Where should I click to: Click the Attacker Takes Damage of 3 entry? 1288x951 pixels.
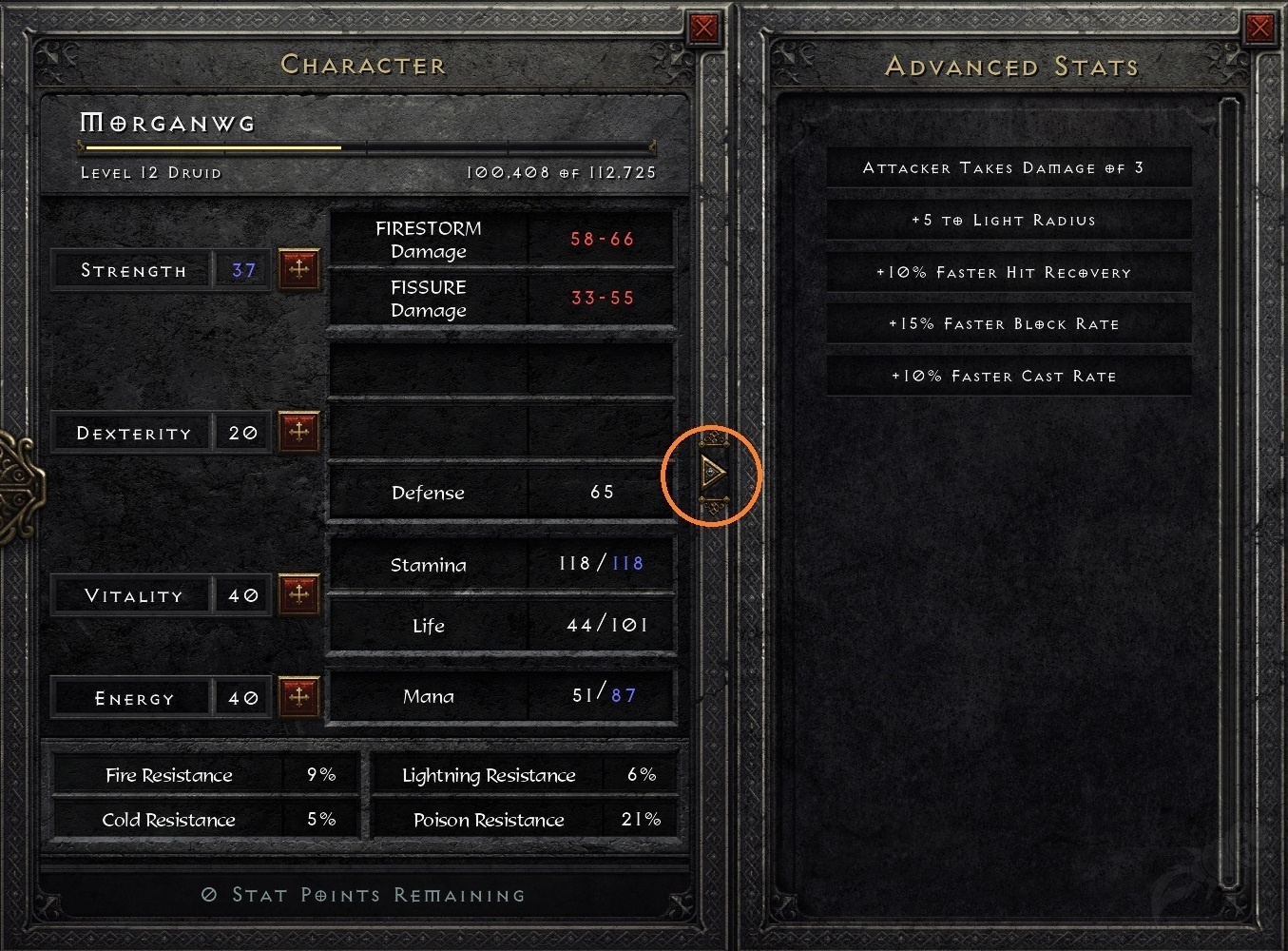coord(1009,167)
